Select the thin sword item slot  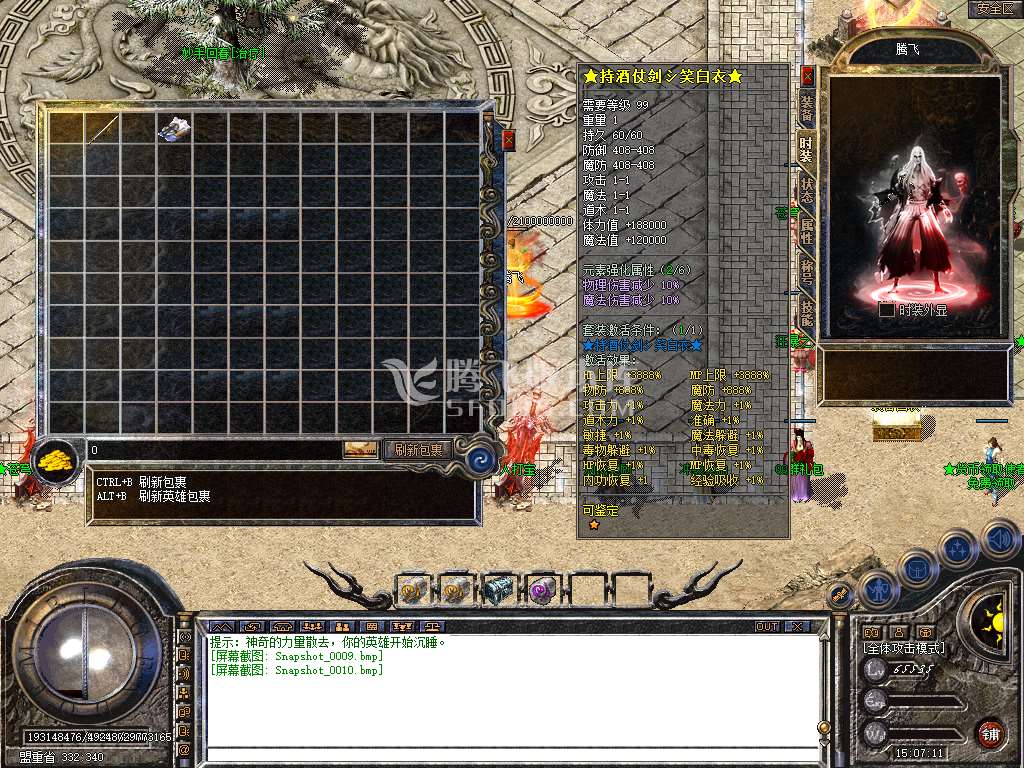pyautogui.click(x=102, y=128)
